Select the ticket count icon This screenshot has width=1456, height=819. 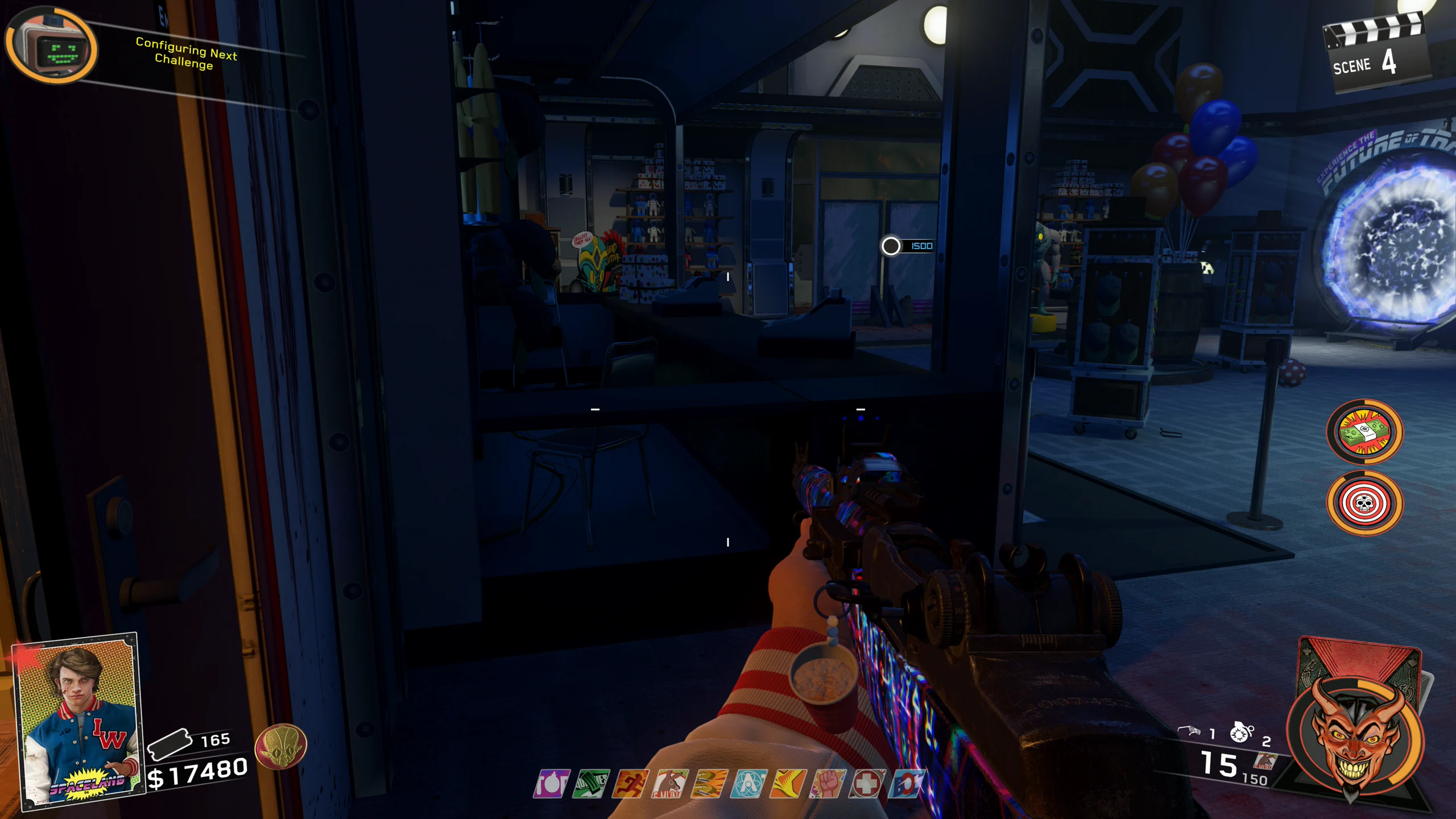(x=169, y=743)
